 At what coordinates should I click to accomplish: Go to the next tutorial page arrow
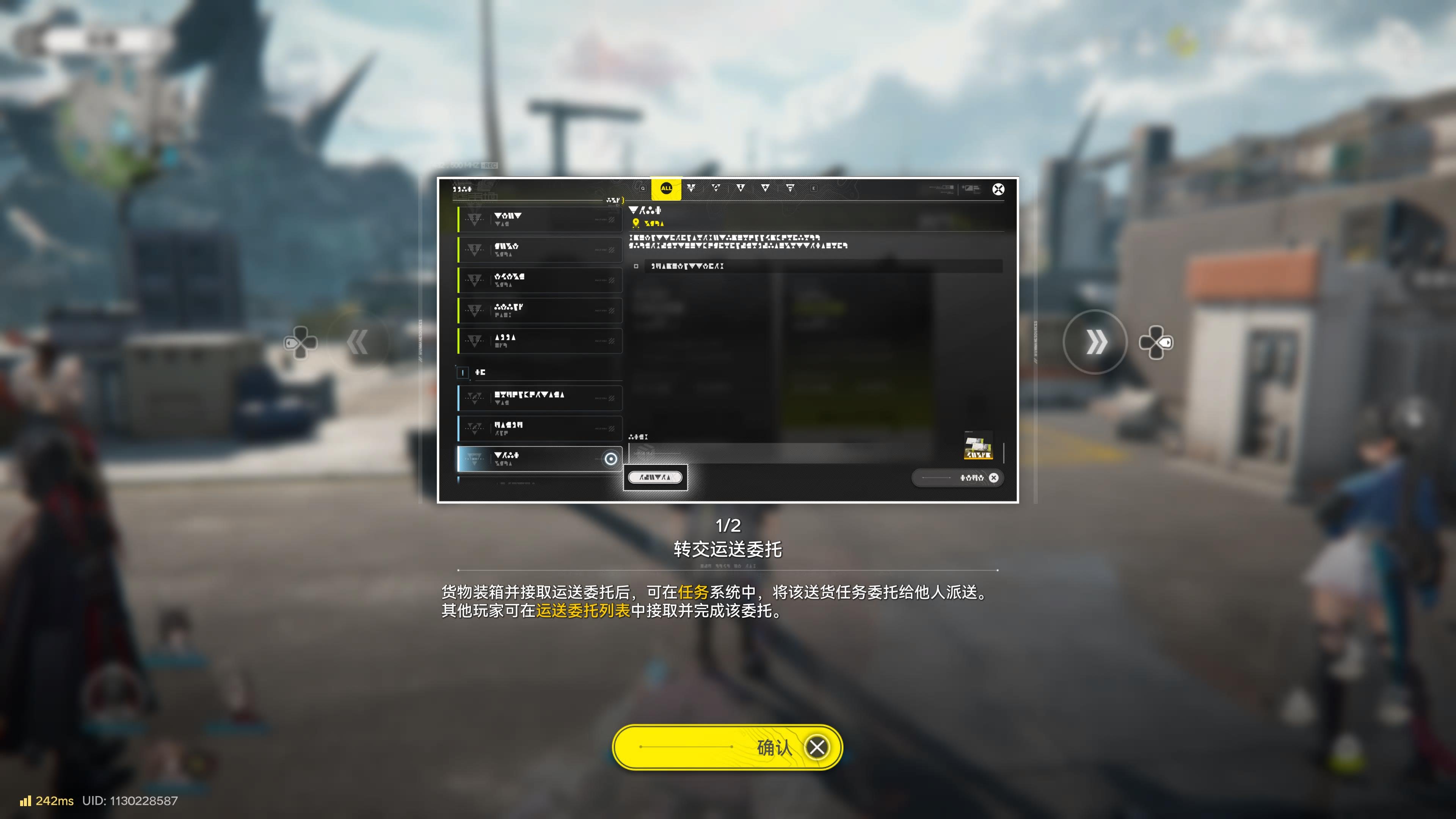1095,342
